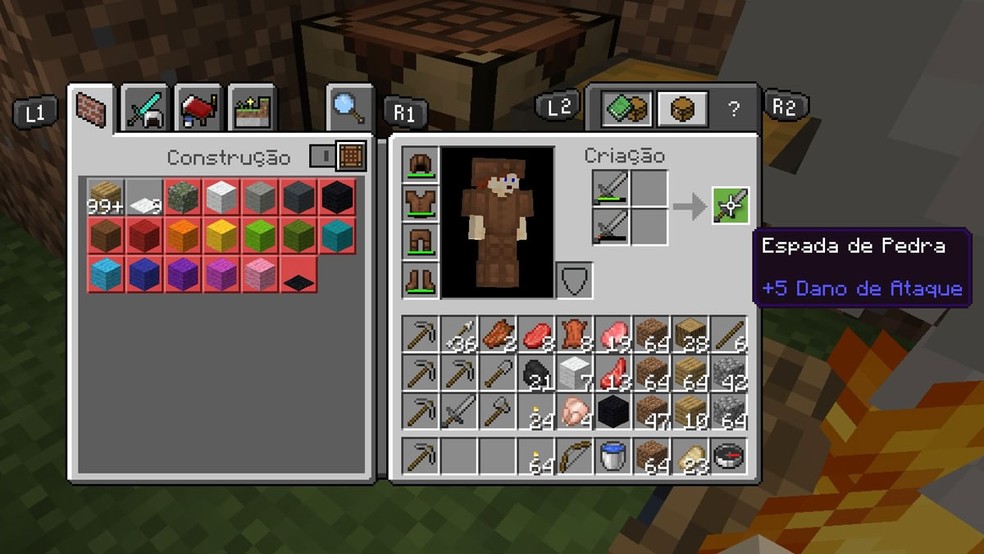Viewport: 984px width, 554px height.
Task: Take the crafted stone sword from output slot
Action: point(730,206)
